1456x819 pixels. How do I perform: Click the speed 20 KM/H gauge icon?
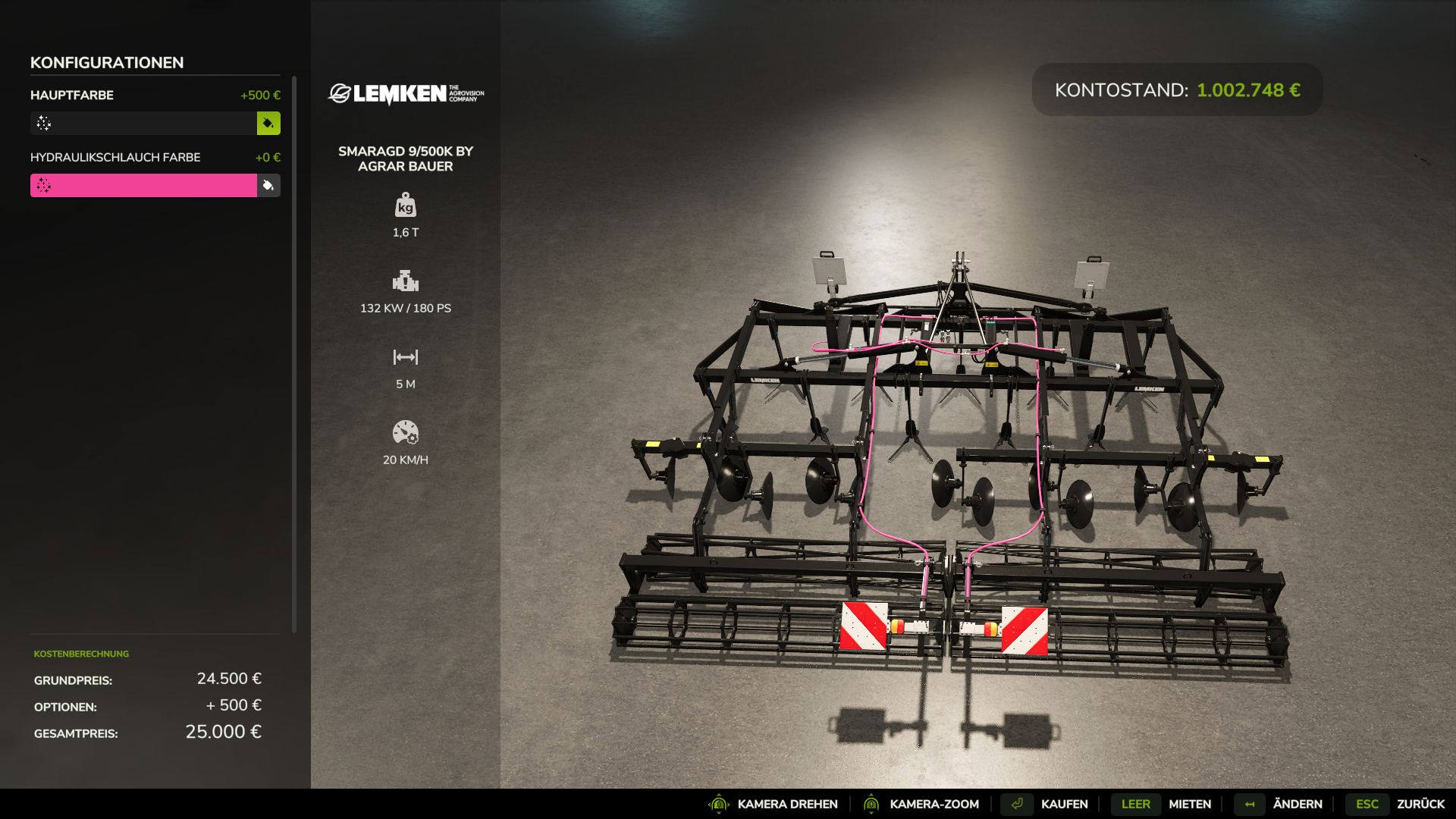coord(406,433)
